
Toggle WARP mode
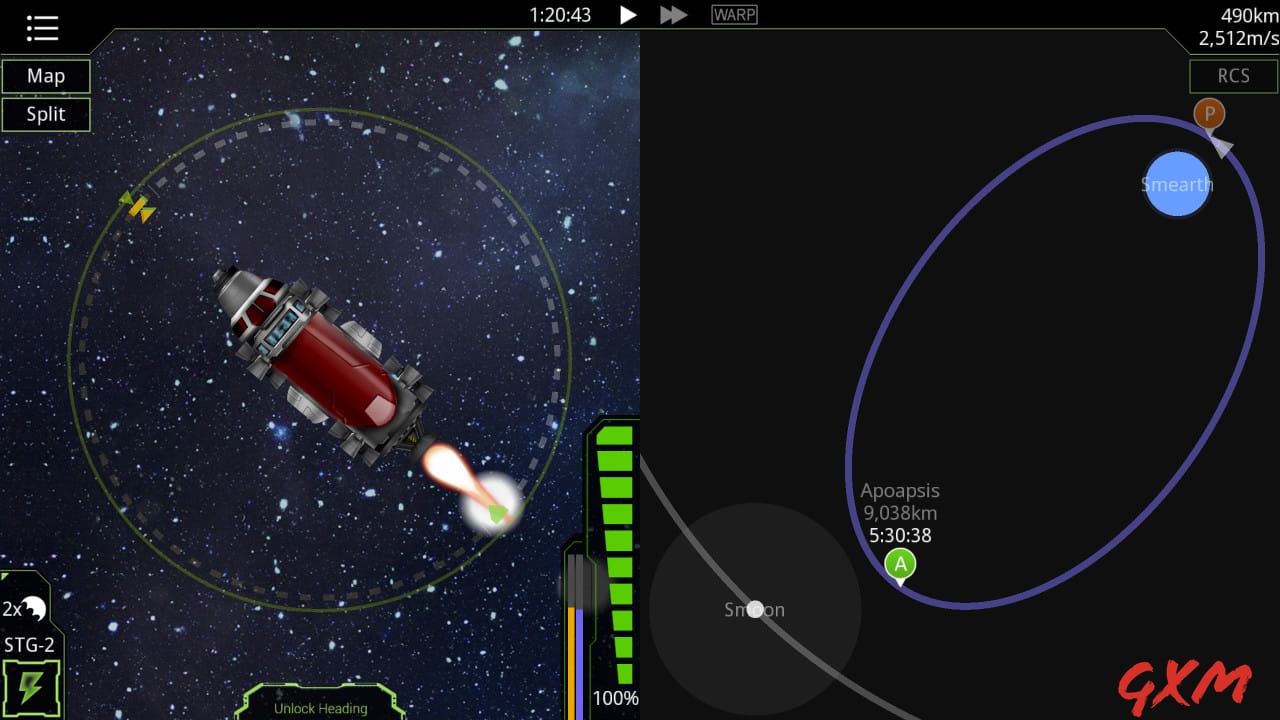(x=733, y=13)
